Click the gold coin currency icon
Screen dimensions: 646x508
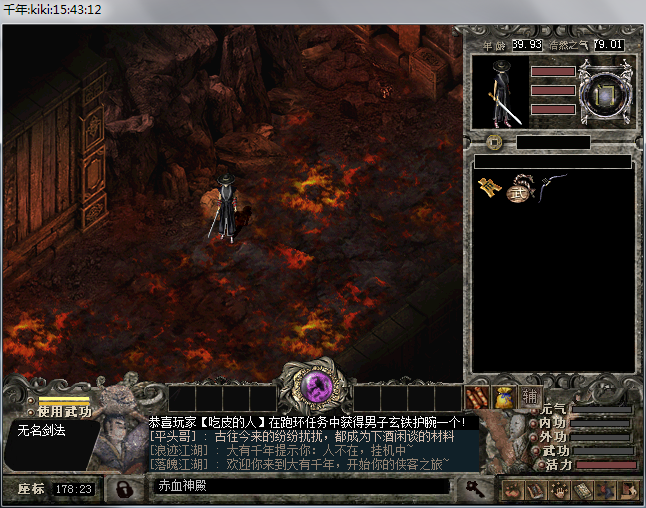click(x=494, y=142)
